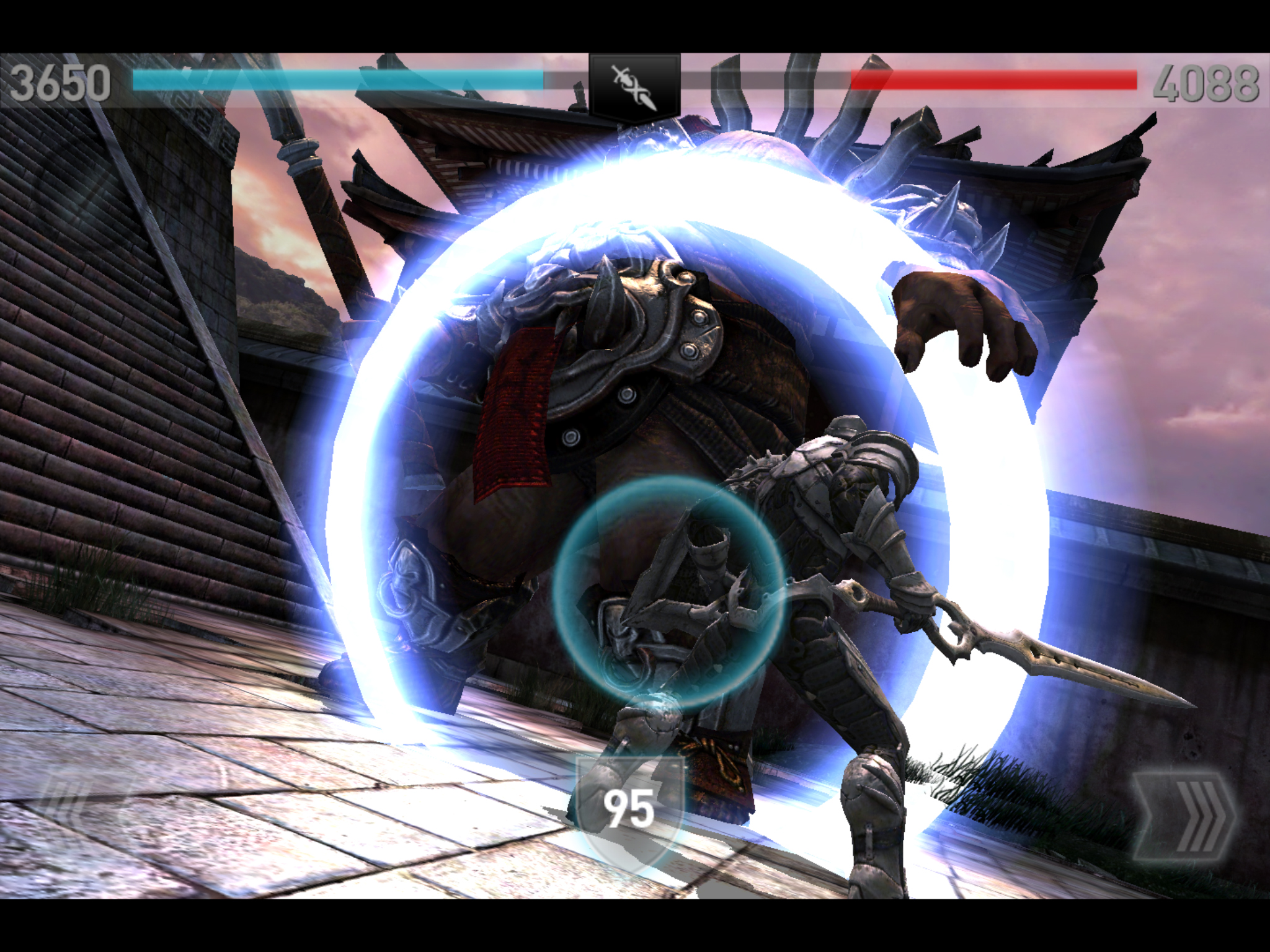The height and width of the screenshot is (952, 1270).
Task: Open pause menu via crossed swords emblem
Action: pos(634,87)
